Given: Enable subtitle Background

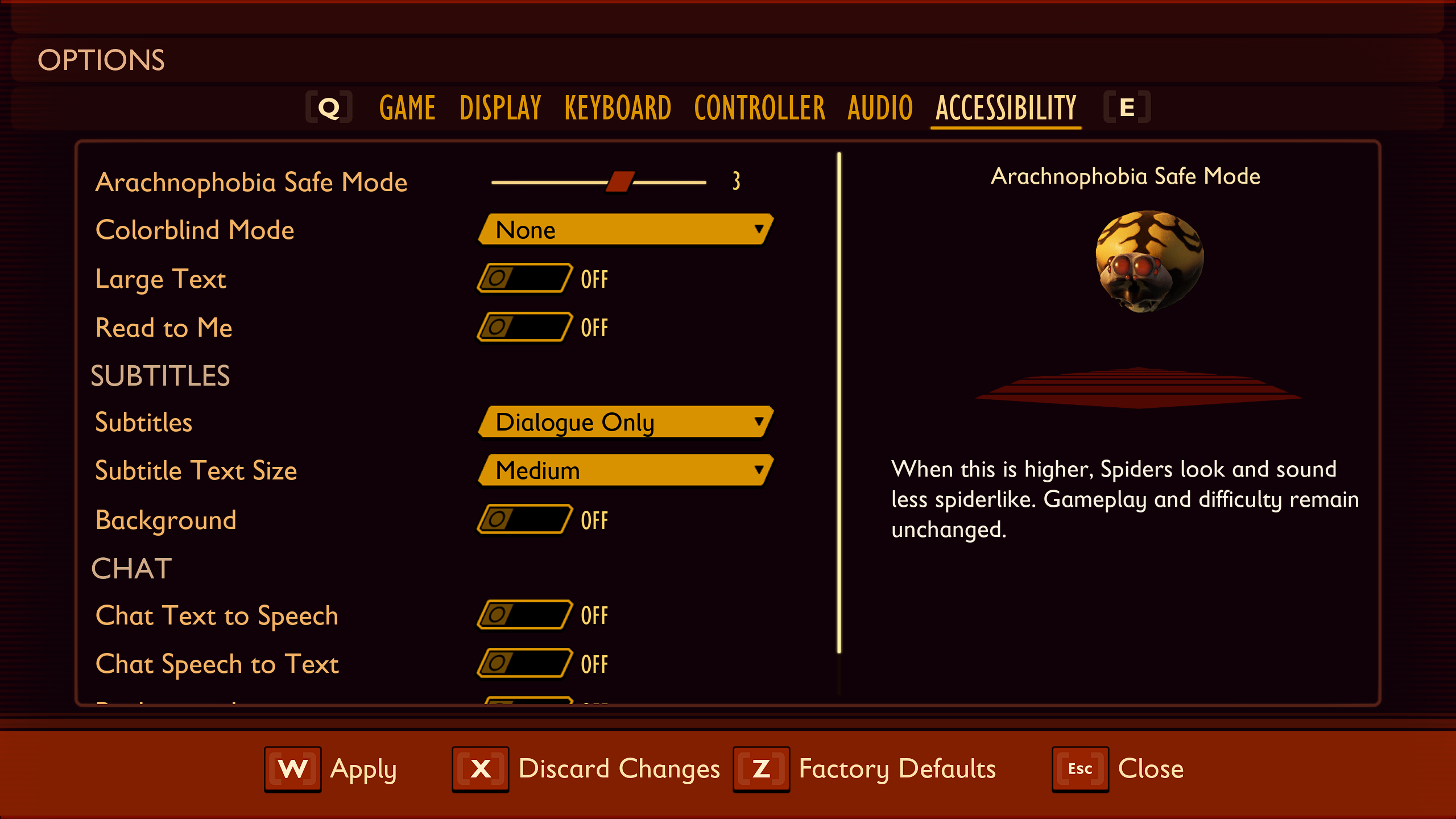Looking at the screenshot, I should click(523, 519).
